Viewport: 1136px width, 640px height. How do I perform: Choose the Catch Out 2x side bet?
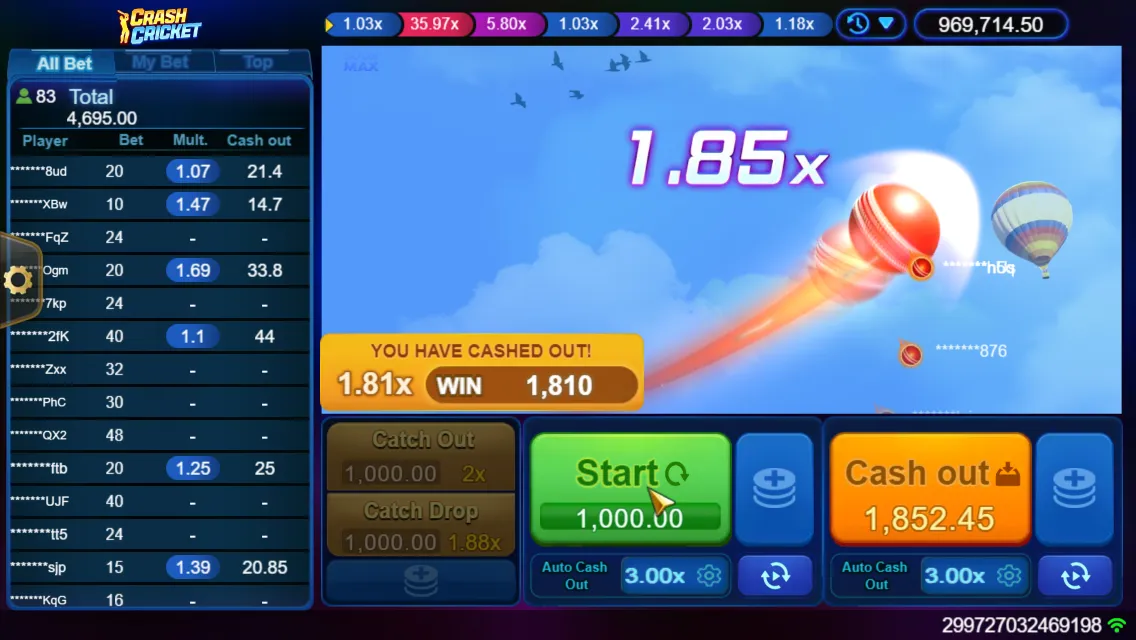(421, 457)
